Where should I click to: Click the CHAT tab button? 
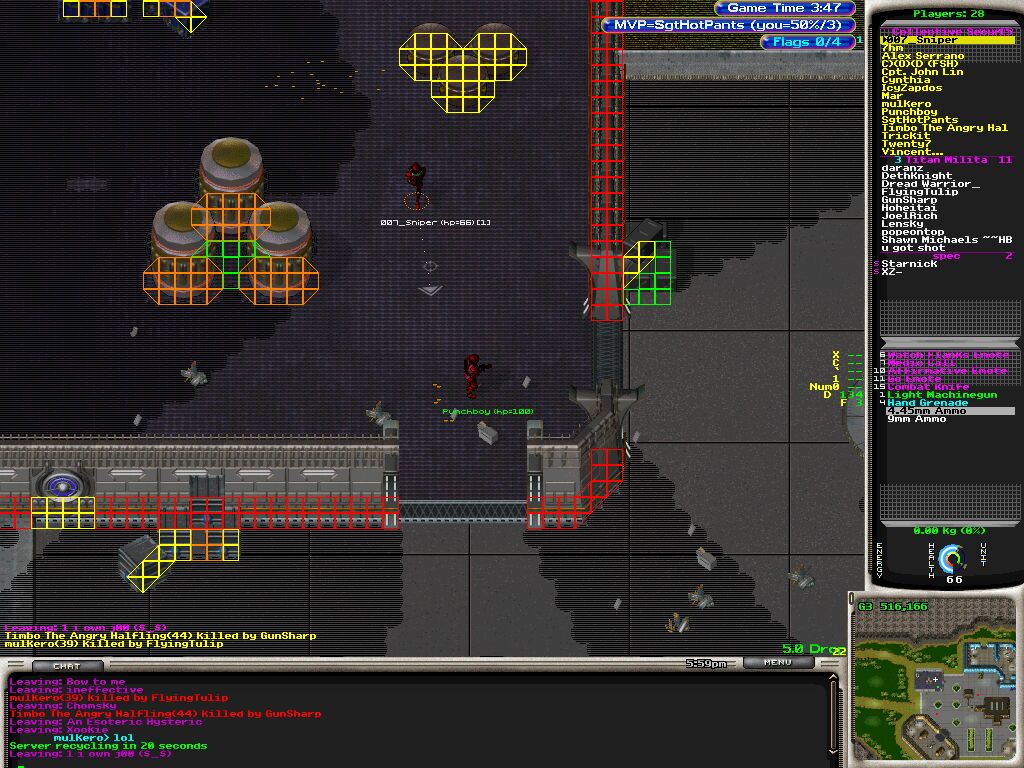[66, 666]
